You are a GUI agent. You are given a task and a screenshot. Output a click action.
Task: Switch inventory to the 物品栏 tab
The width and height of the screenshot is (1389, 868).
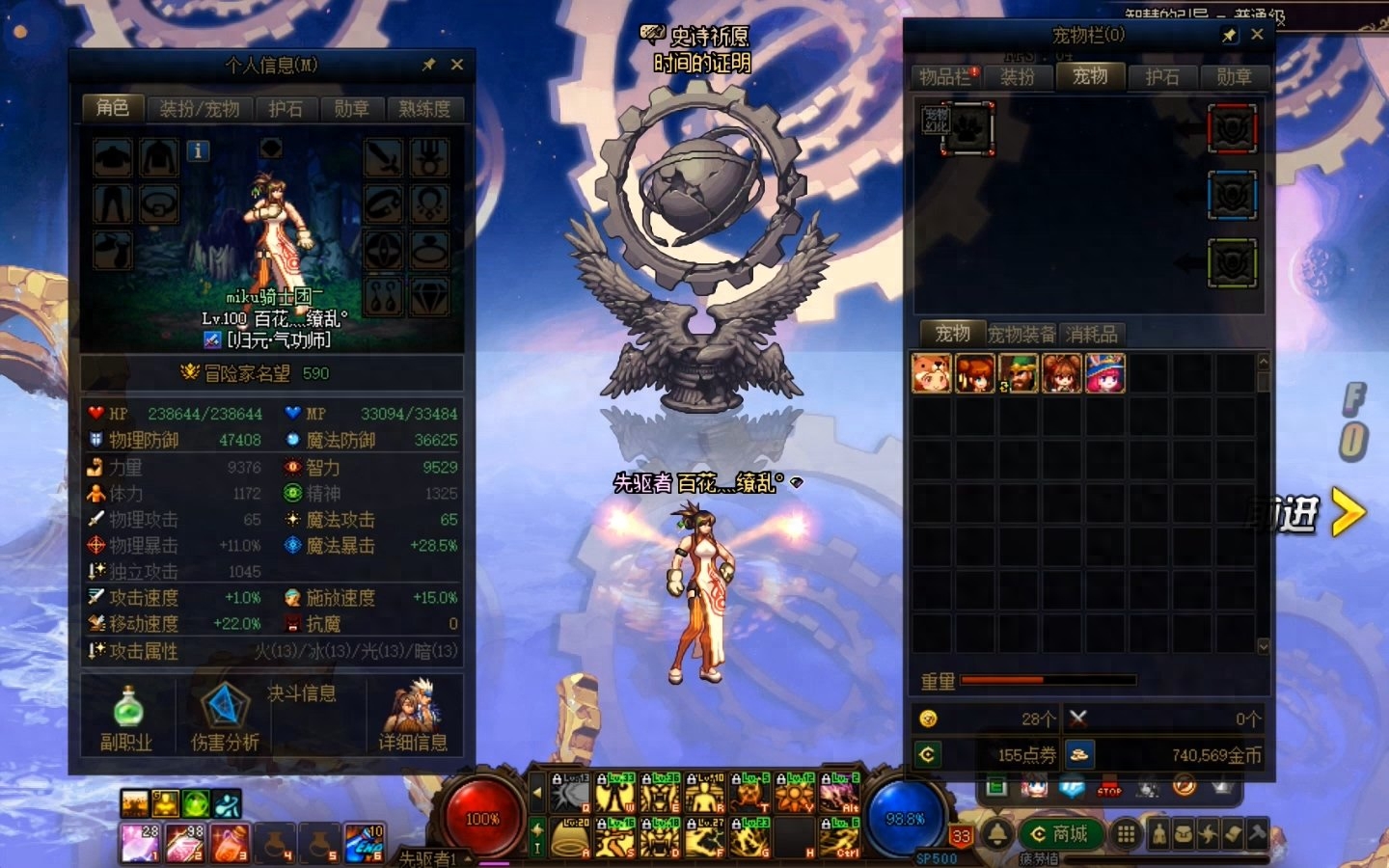coord(946,77)
